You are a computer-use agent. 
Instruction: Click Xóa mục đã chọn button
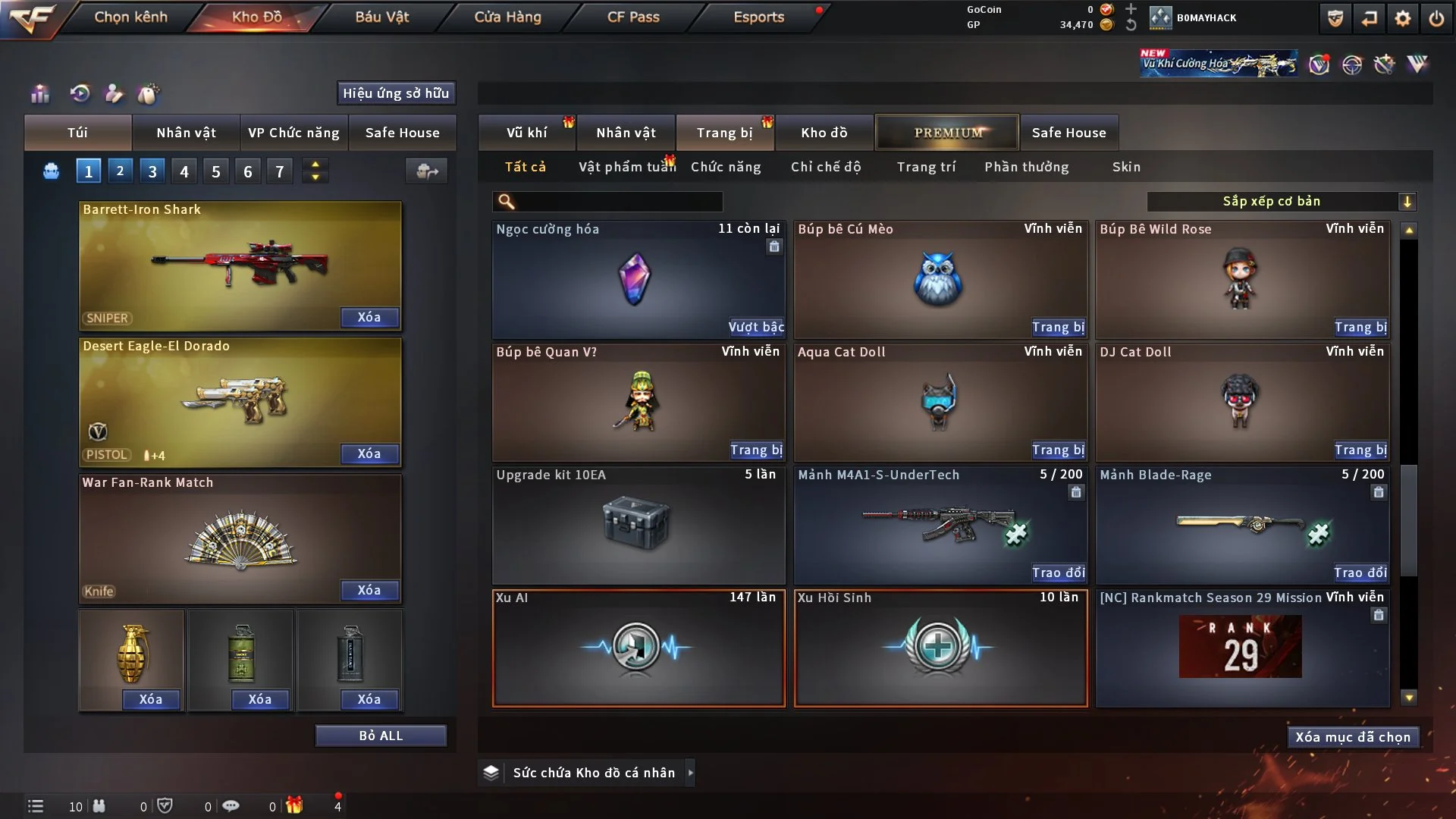[1353, 737]
